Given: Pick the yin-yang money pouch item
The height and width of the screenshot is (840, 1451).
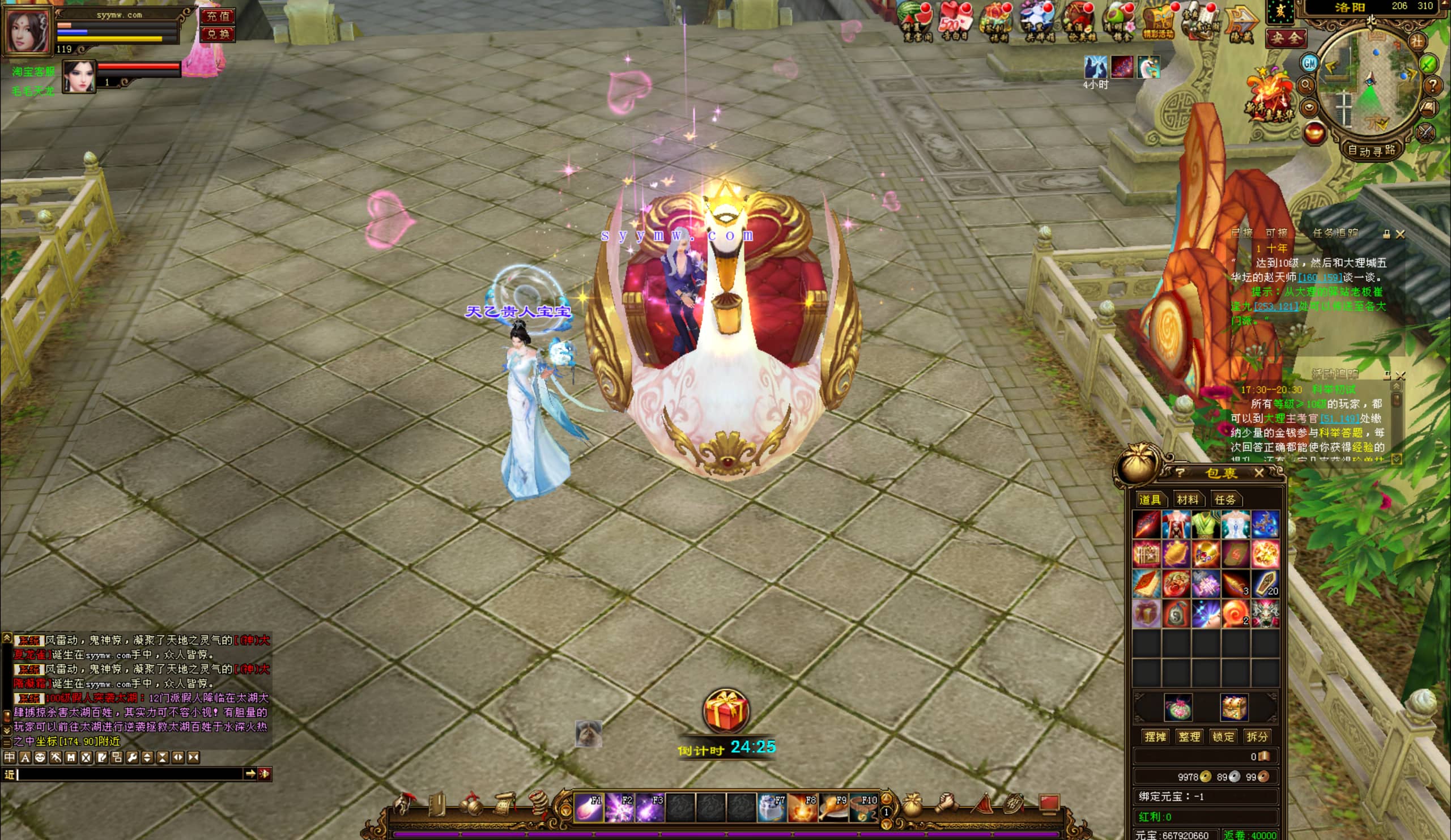Looking at the screenshot, I should pyautogui.click(x=1176, y=613).
